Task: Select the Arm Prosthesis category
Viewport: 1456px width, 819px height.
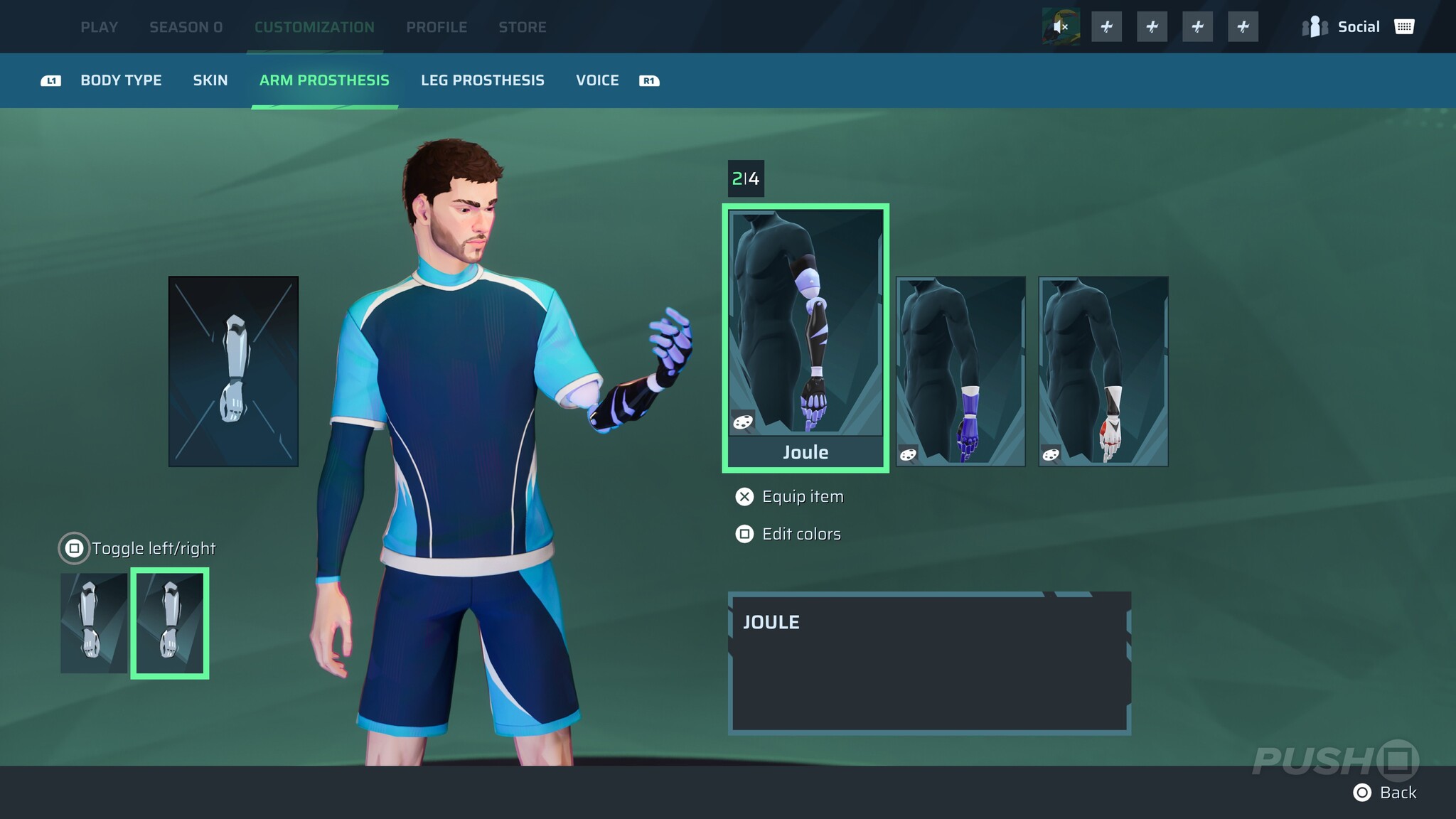Action: [x=324, y=80]
